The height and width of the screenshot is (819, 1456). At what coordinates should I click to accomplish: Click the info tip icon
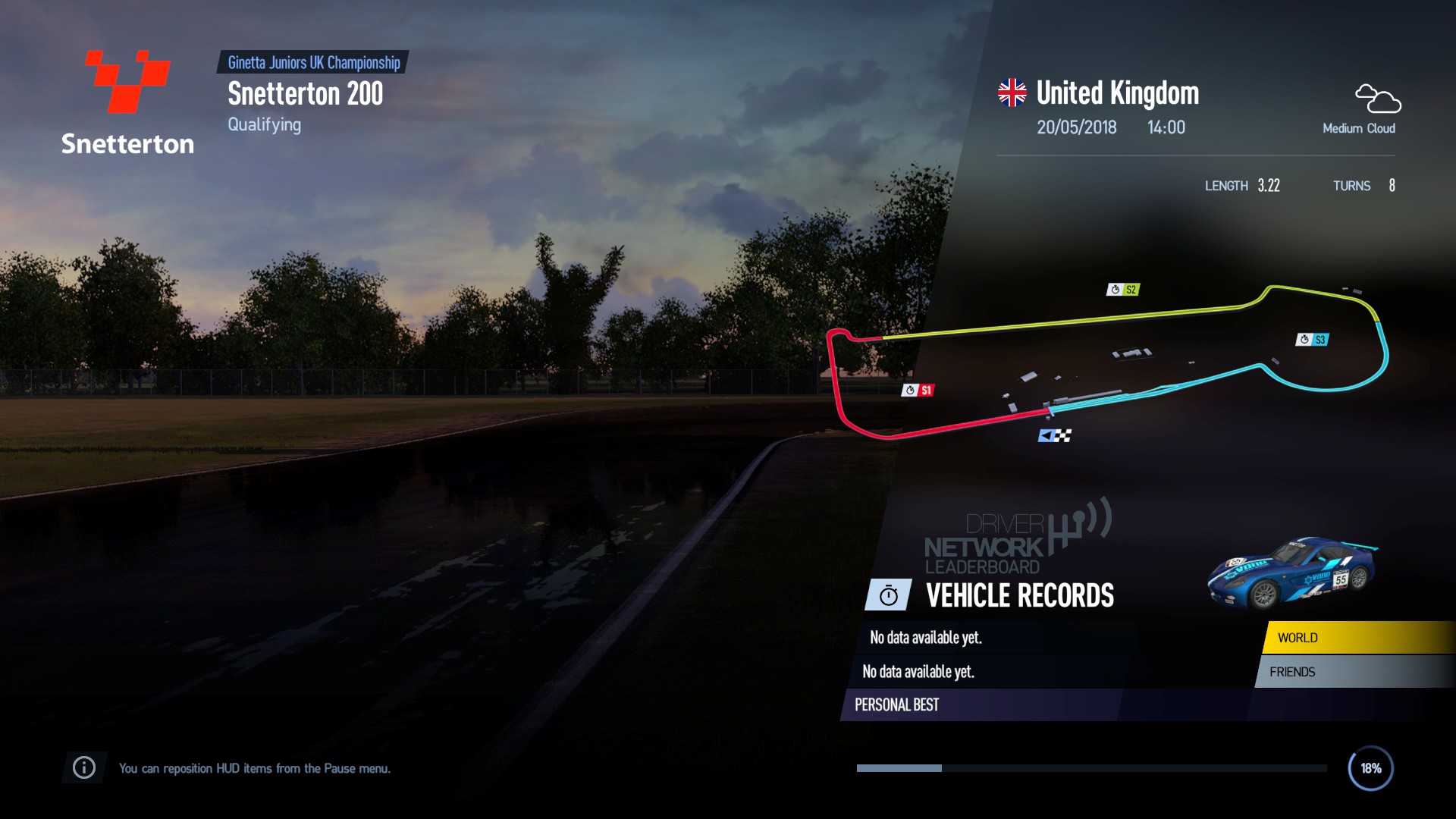pyautogui.click(x=84, y=768)
